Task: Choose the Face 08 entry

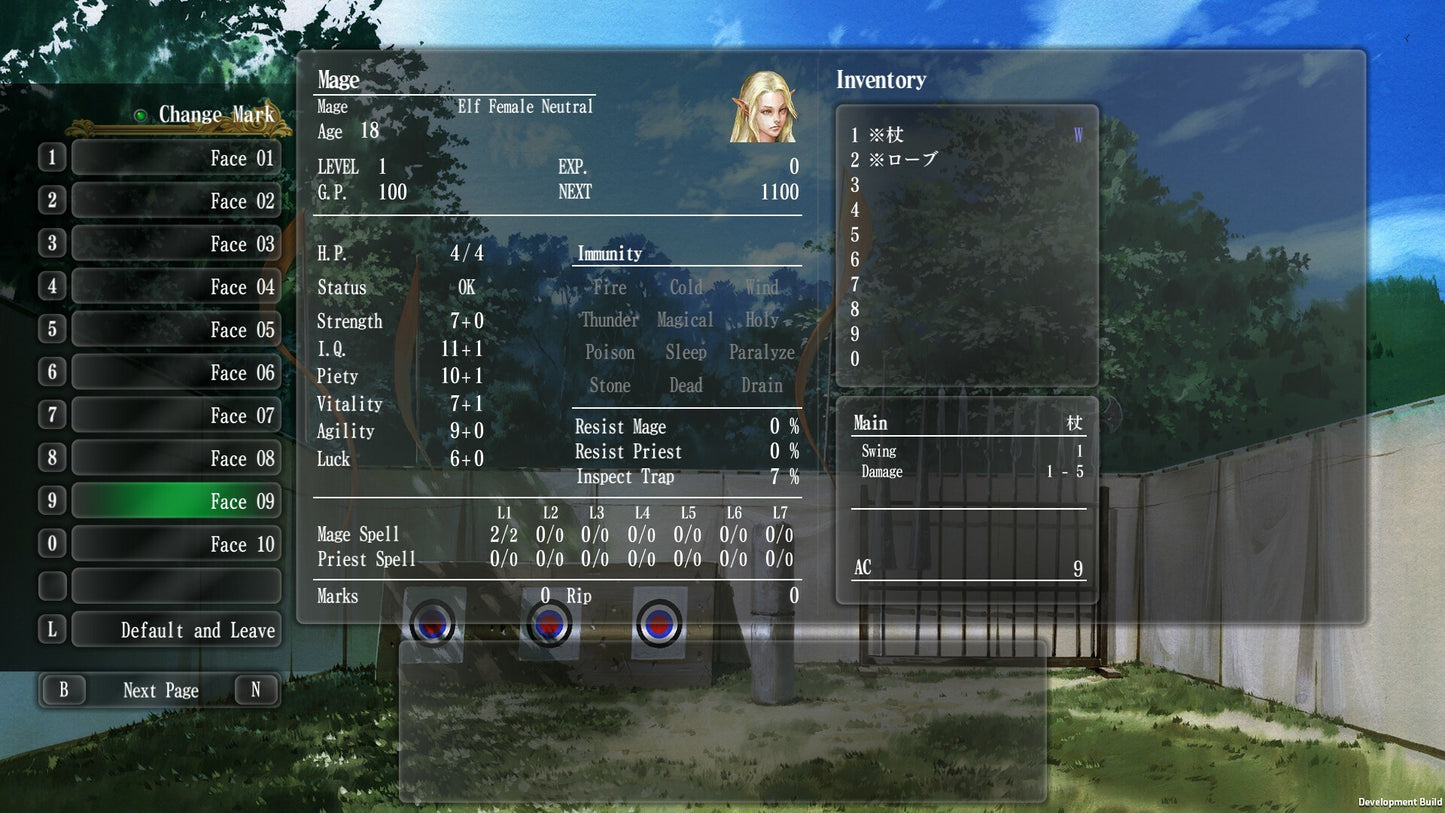Action: 176,459
